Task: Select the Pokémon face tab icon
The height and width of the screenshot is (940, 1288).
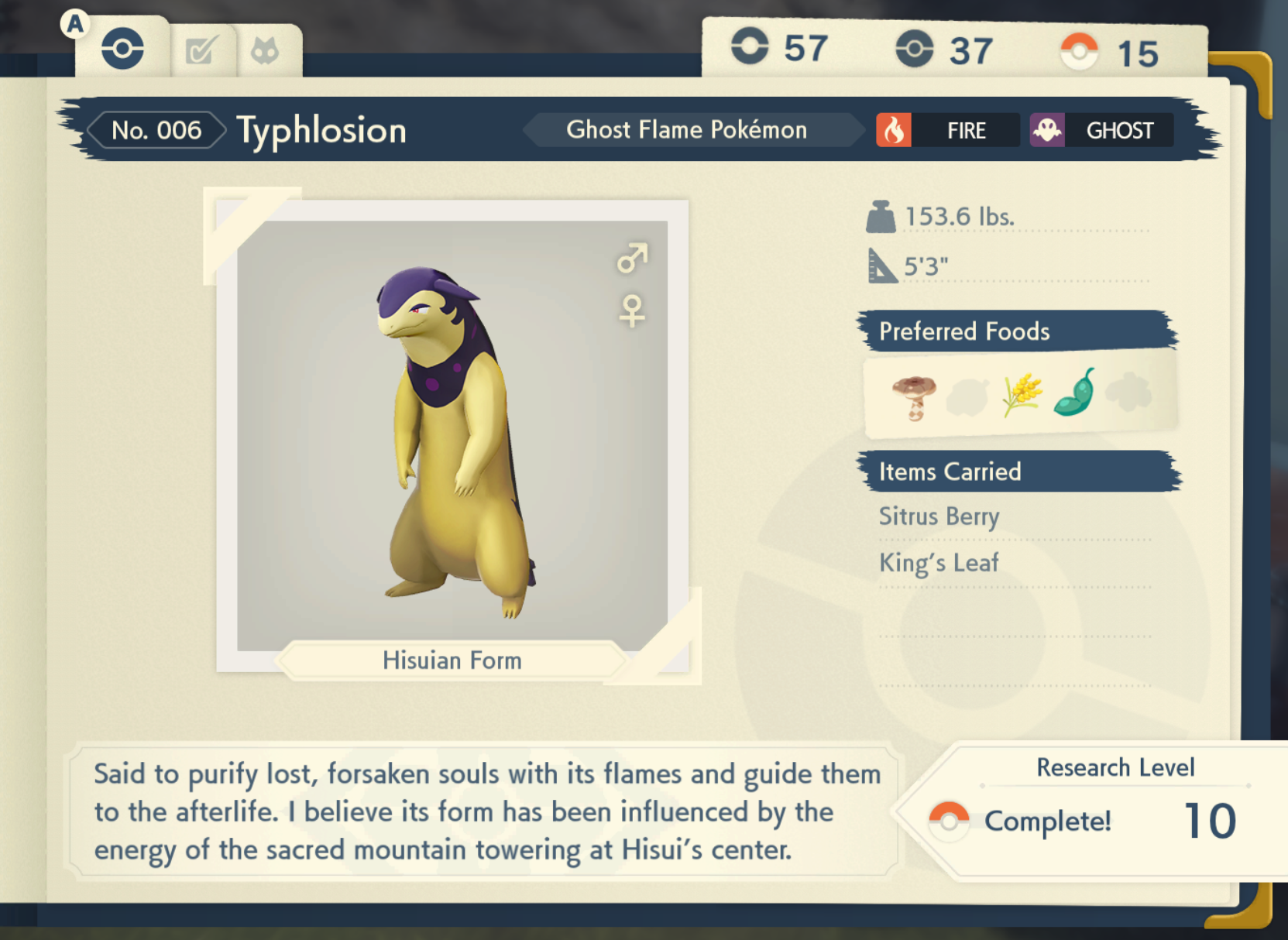Action: pos(267,49)
